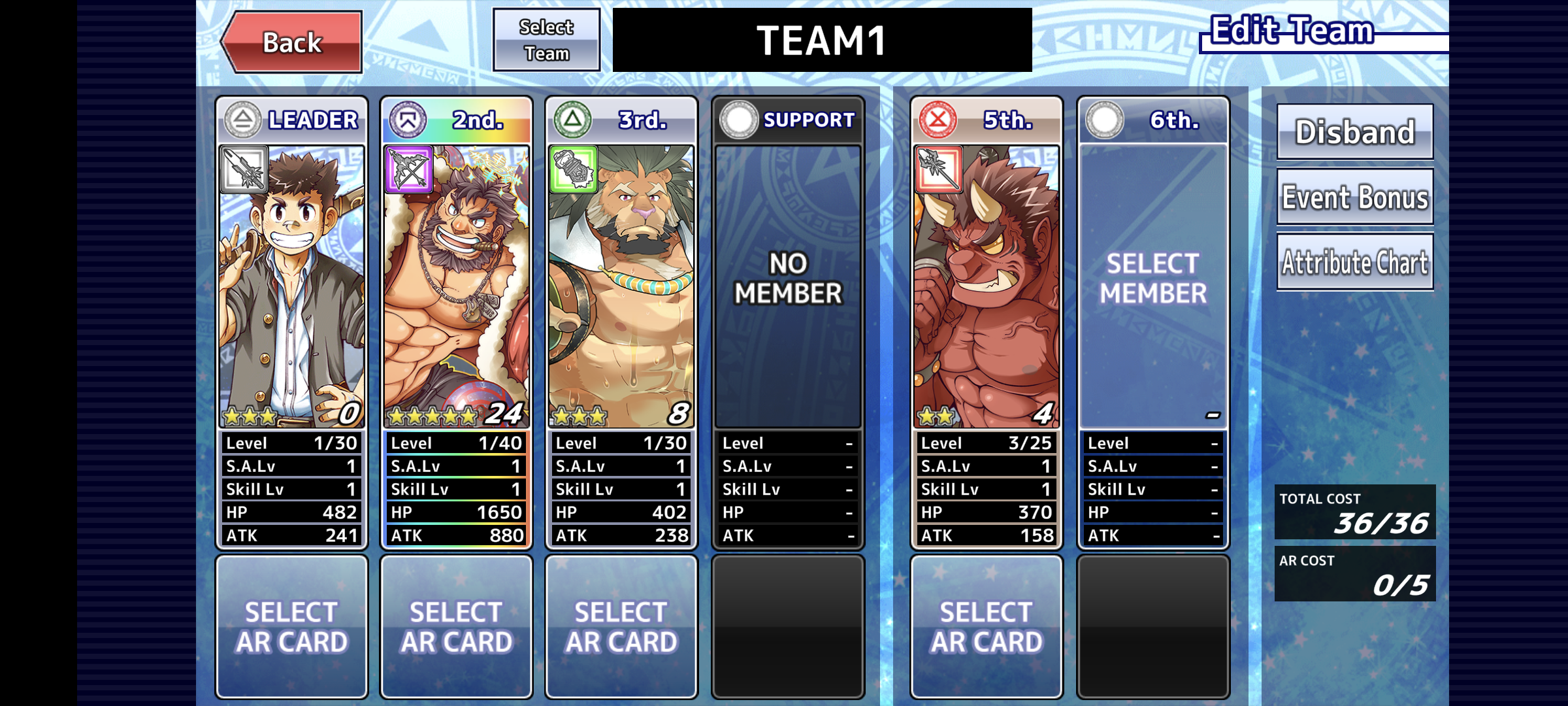Select AR card for the 3rd member
The width and height of the screenshot is (1568, 706).
621,627
